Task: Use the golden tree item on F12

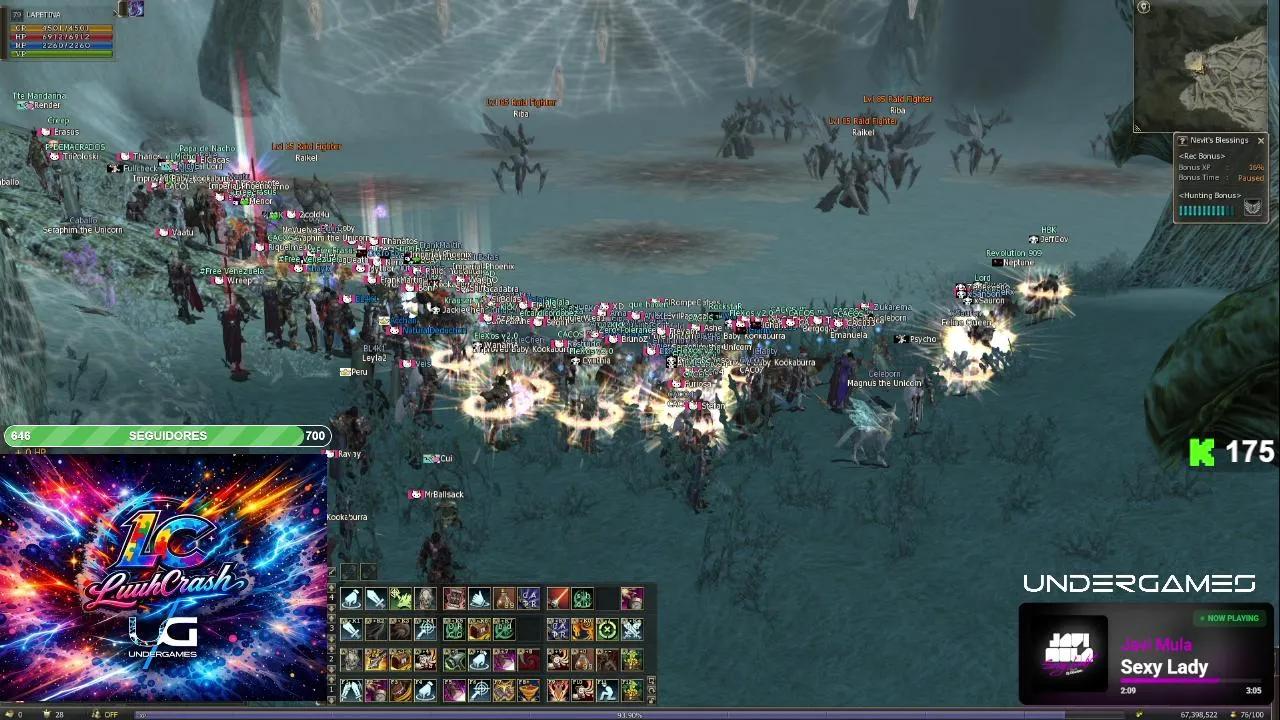Action: (631, 690)
